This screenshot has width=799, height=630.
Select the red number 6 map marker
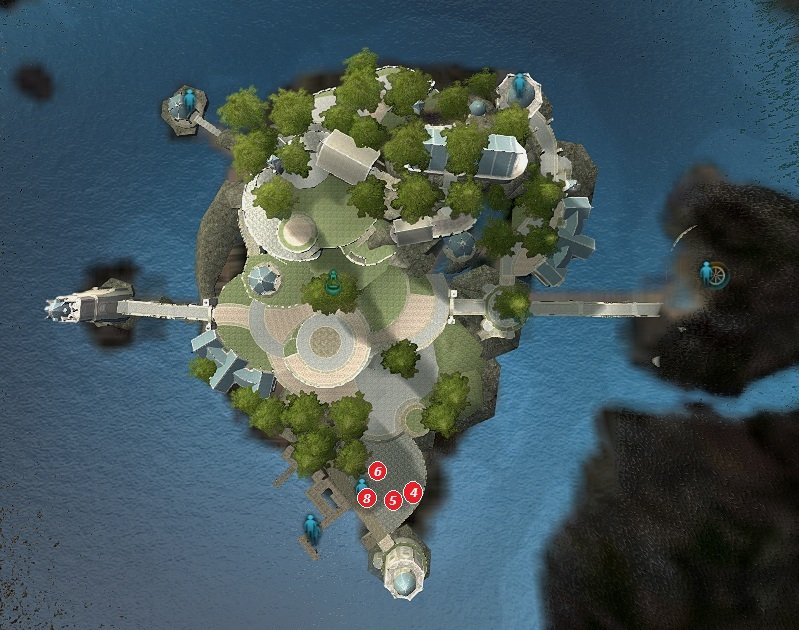click(x=377, y=470)
